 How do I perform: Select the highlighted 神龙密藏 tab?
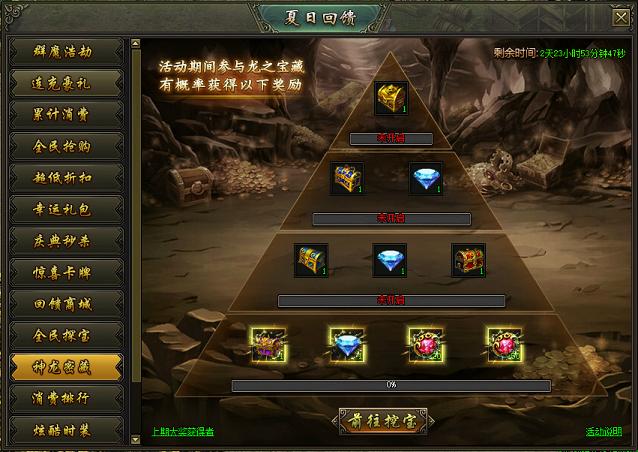pos(66,366)
